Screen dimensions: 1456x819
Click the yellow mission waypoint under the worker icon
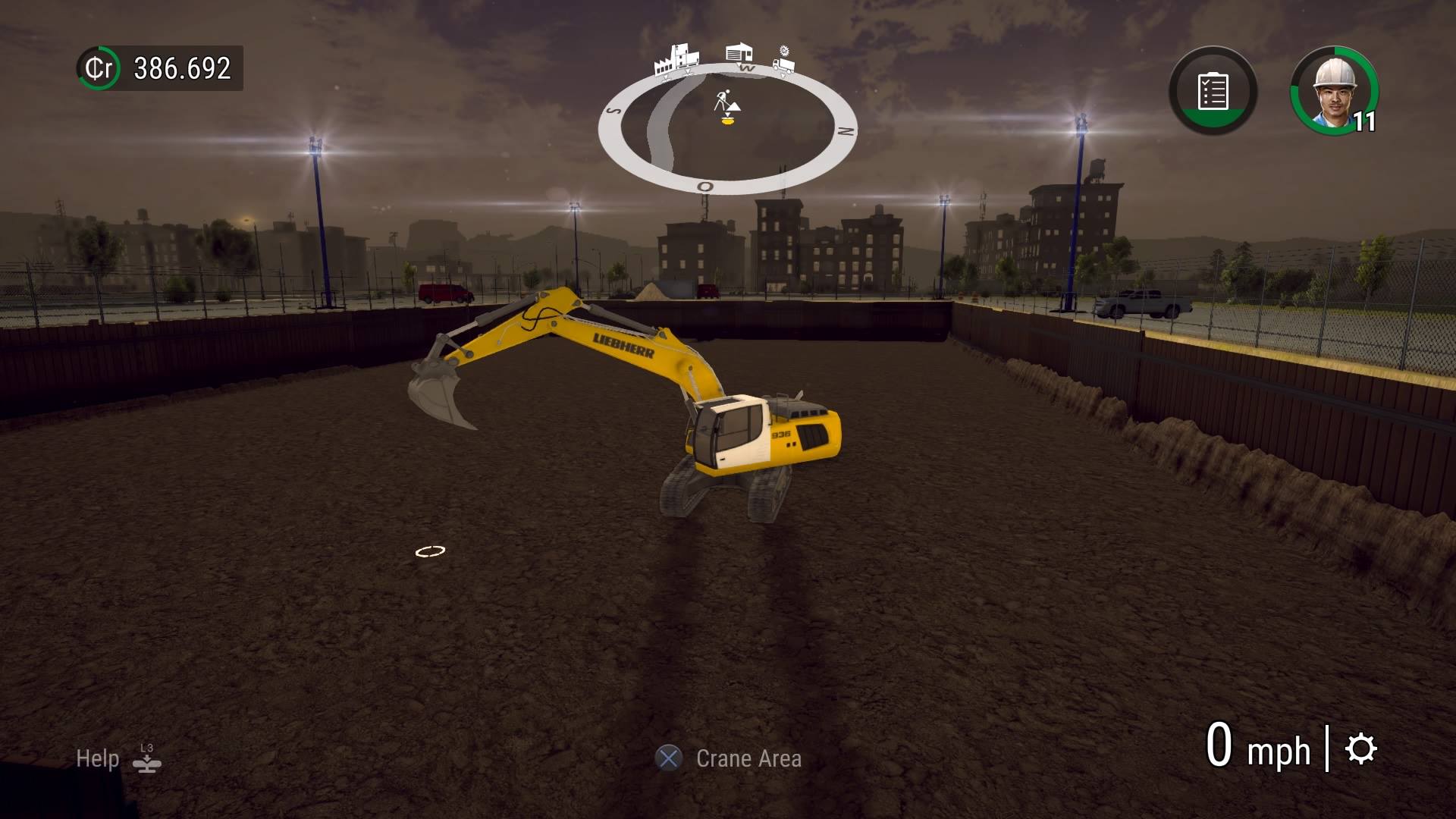point(727,120)
